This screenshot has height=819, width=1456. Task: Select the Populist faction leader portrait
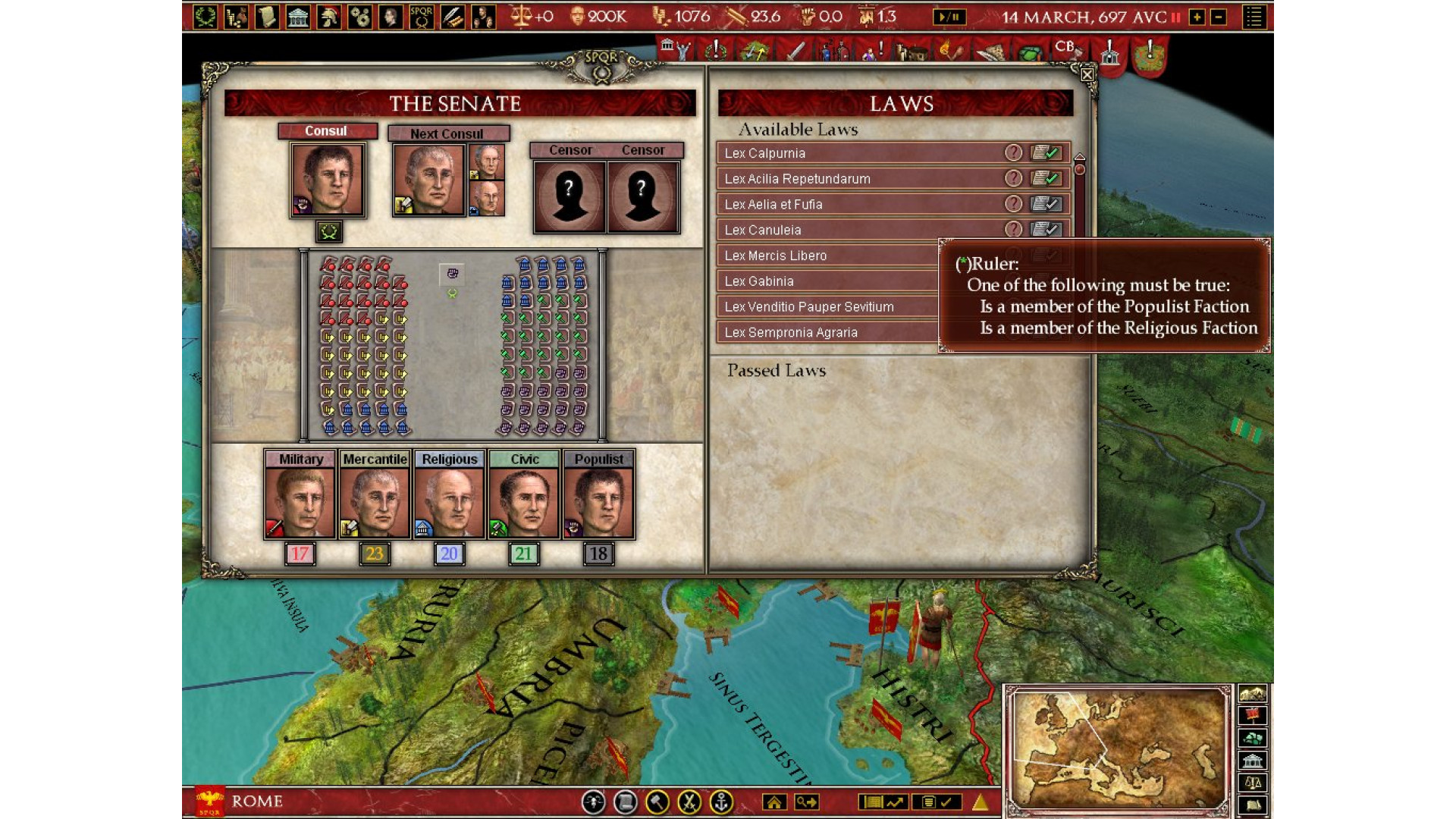[598, 502]
